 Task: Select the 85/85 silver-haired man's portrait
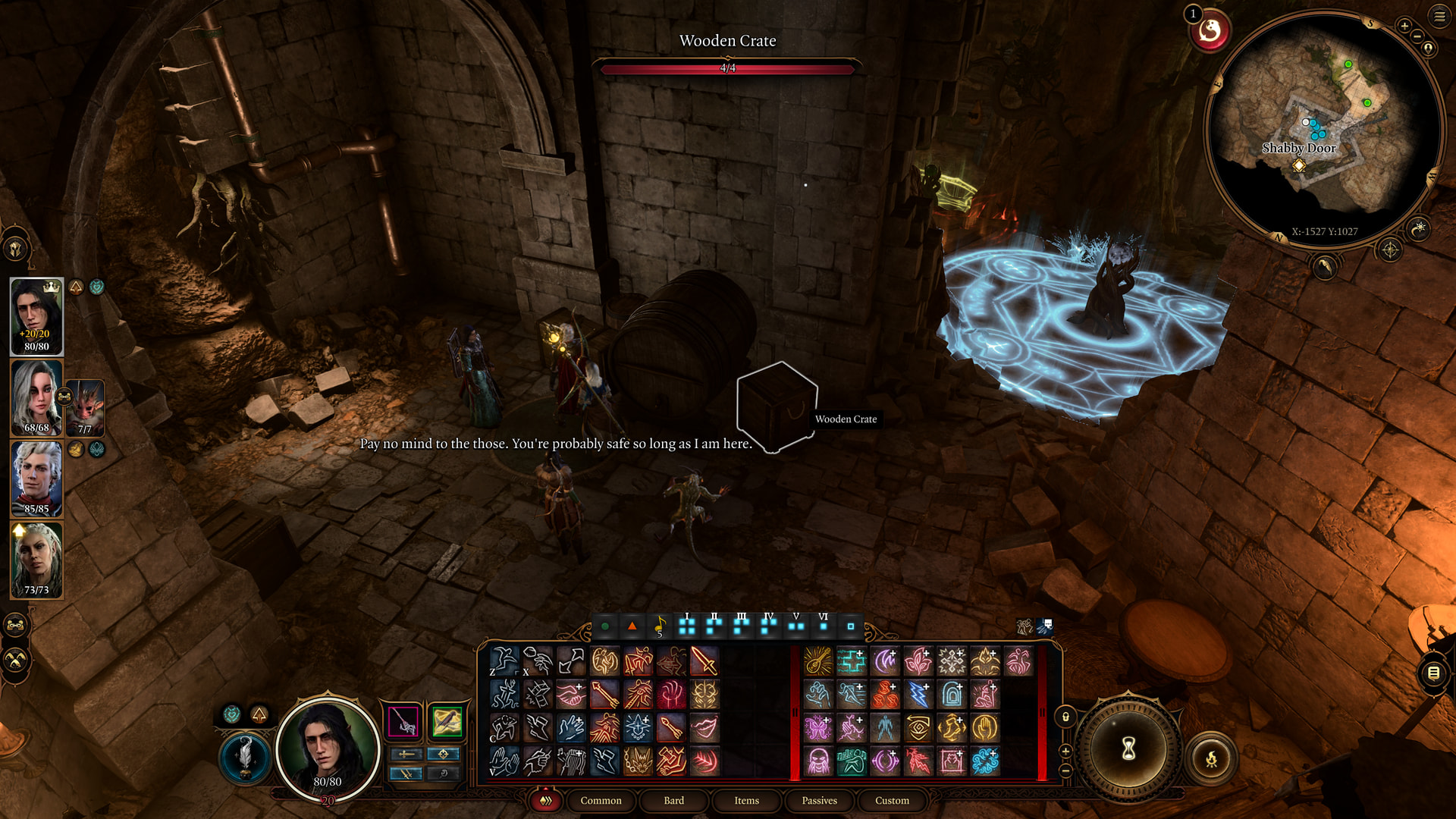[x=36, y=479]
